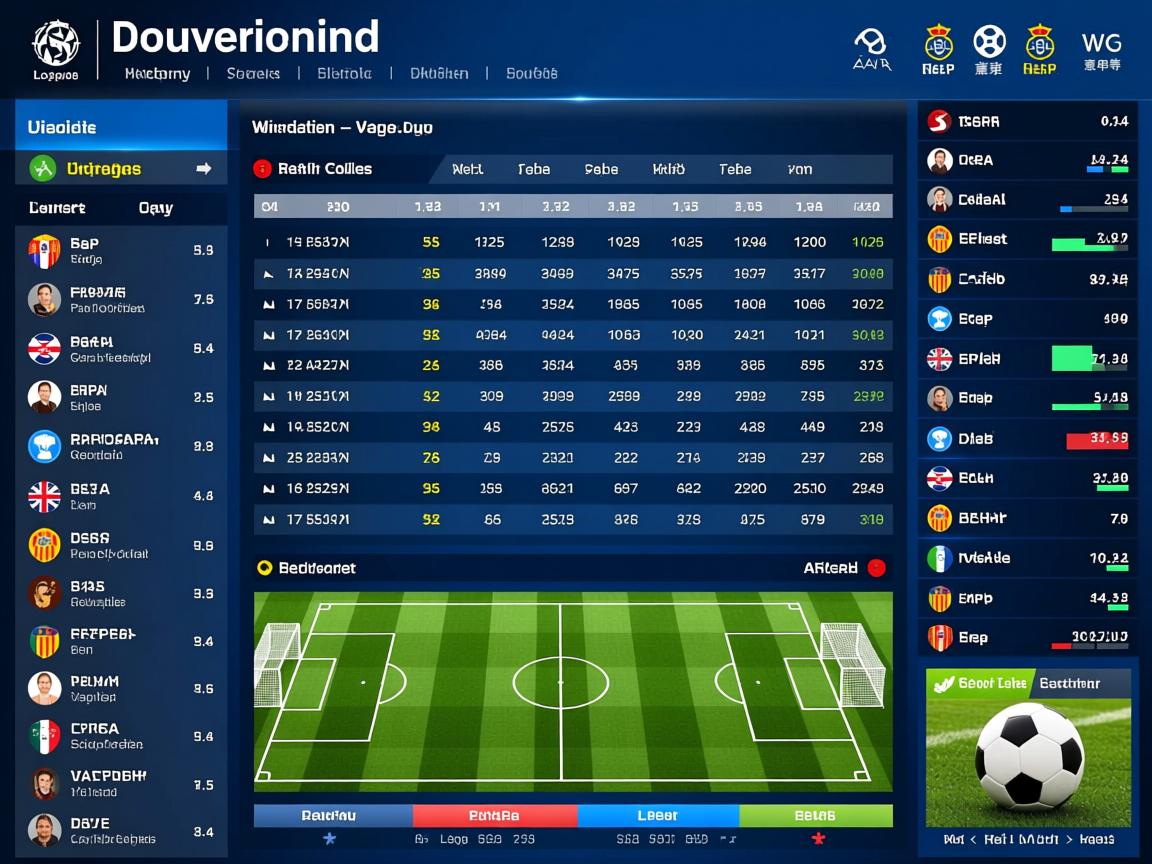
Task: Open the soccer ball thumbnail card
Action: 1028,760
